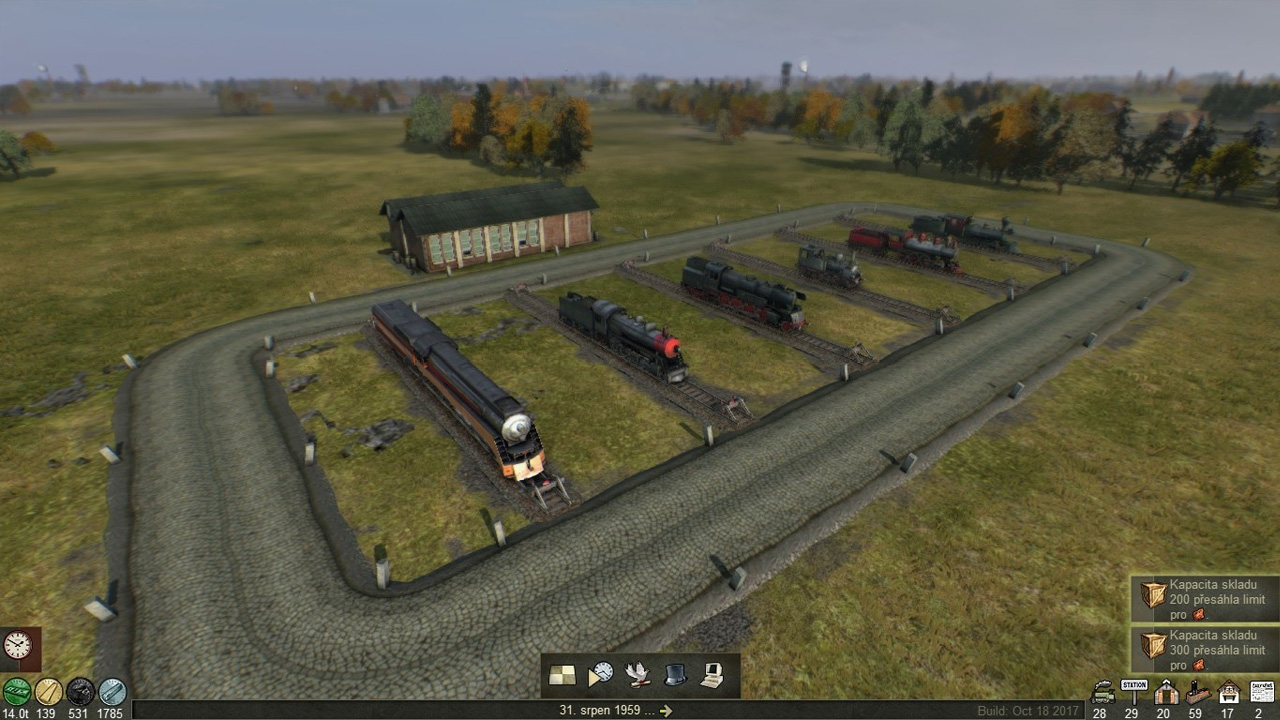
Task: Click the wall clock icon
Action: [18, 646]
